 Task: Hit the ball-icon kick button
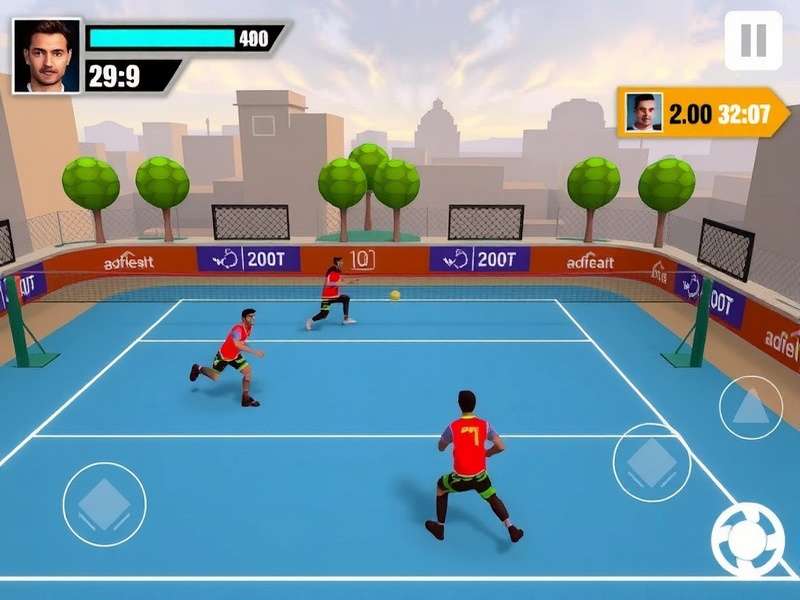(747, 540)
